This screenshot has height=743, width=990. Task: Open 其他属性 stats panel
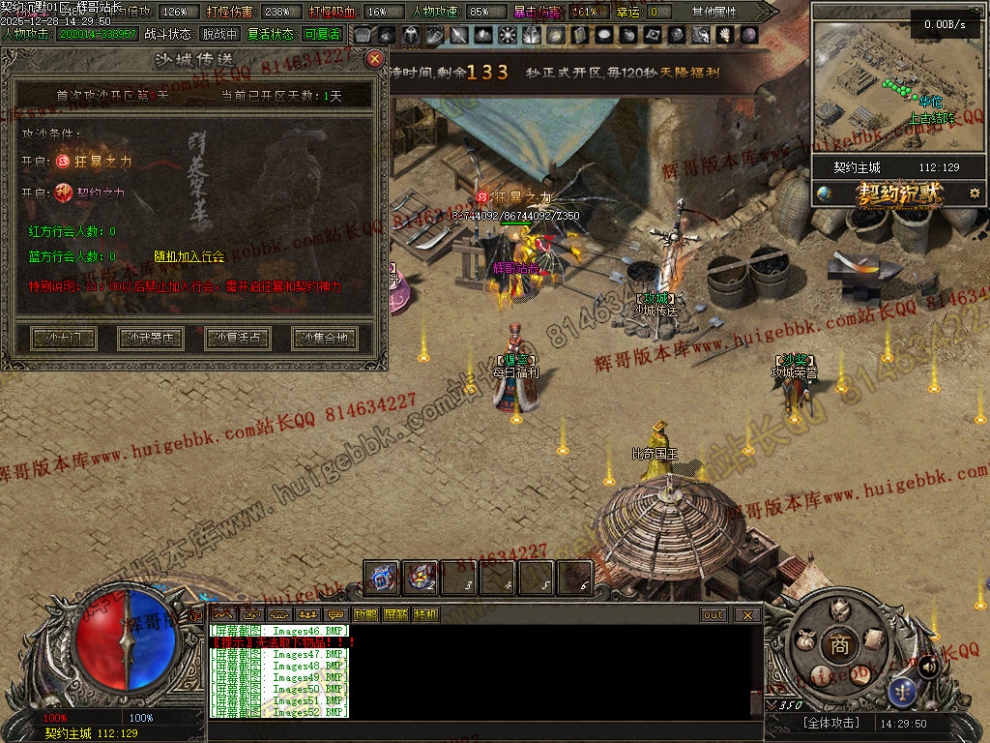pos(713,12)
